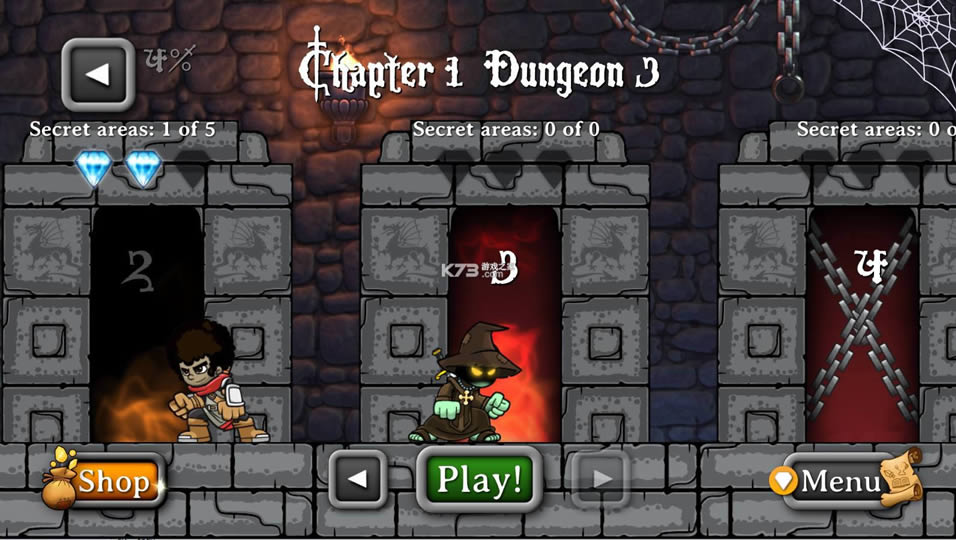Open the Shop
Viewport: 956px width, 540px height.
105,481
